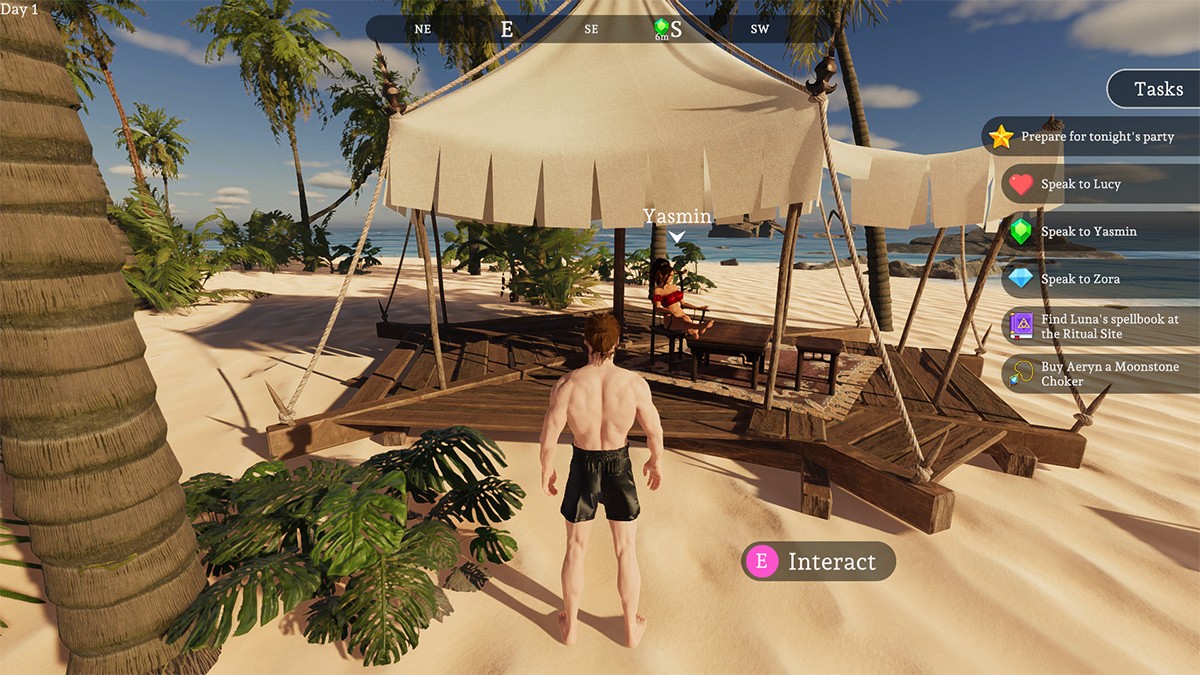Screen dimensions: 1200x675
Task: Select the Speak to Yasmin task
Action: (x=1088, y=231)
